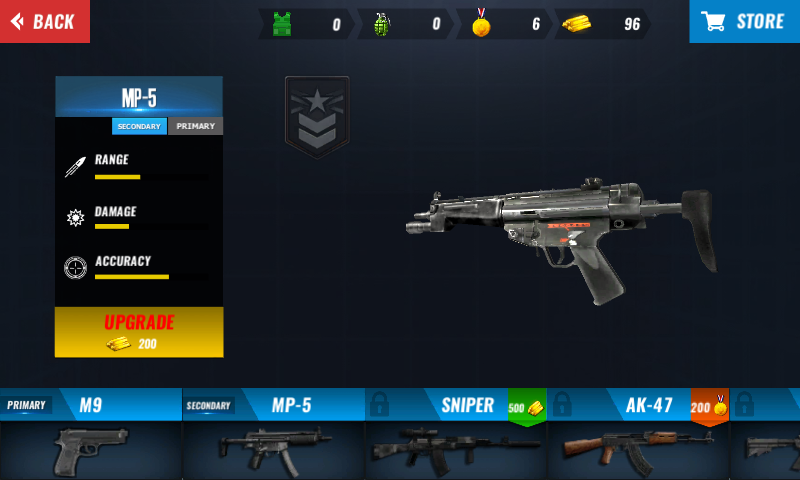This screenshot has width=800, height=480.
Task: Set MP-5 as Primary weapon
Action: 195,127
